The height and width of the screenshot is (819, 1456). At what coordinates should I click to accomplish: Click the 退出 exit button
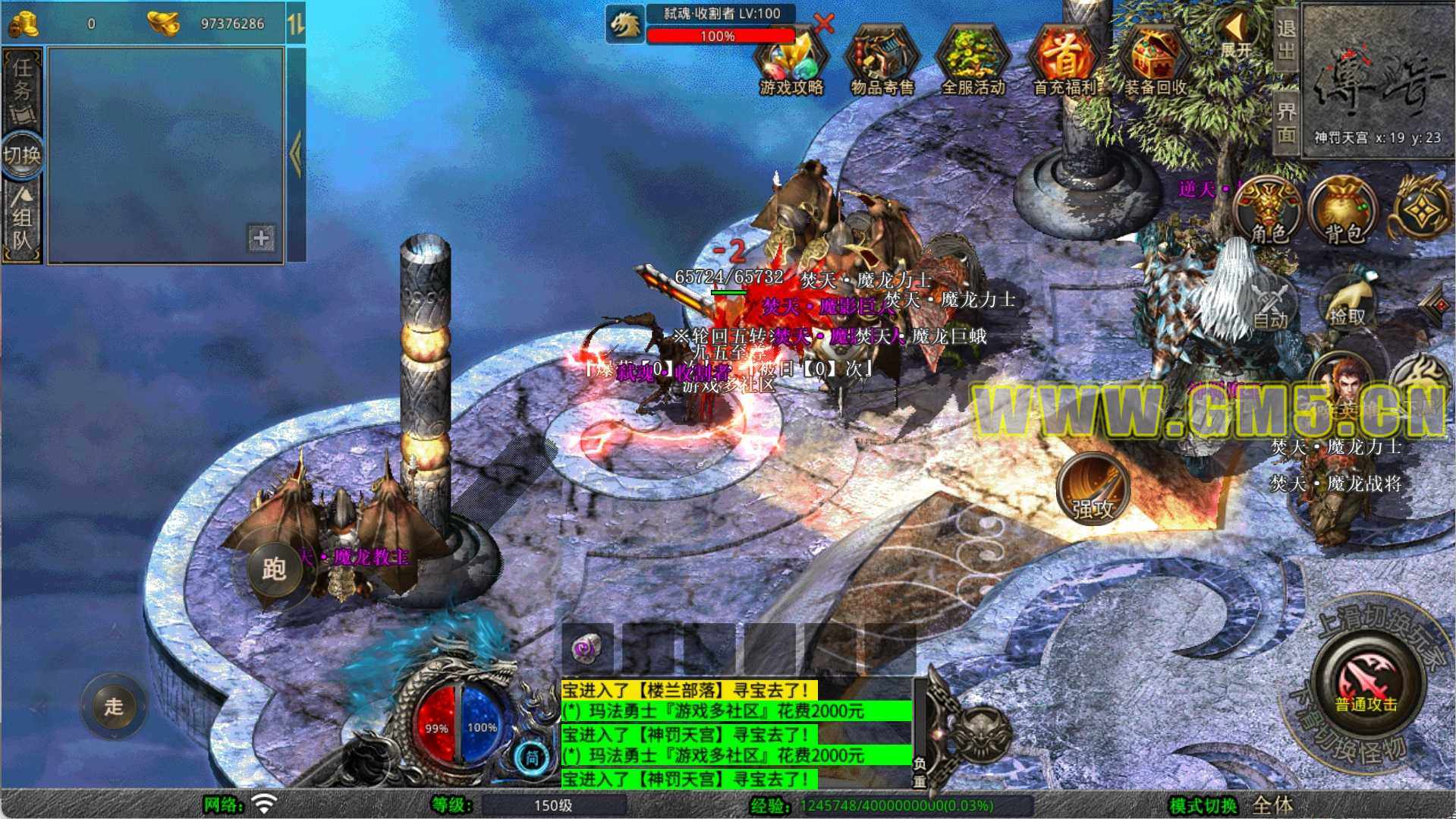click(x=1285, y=39)
